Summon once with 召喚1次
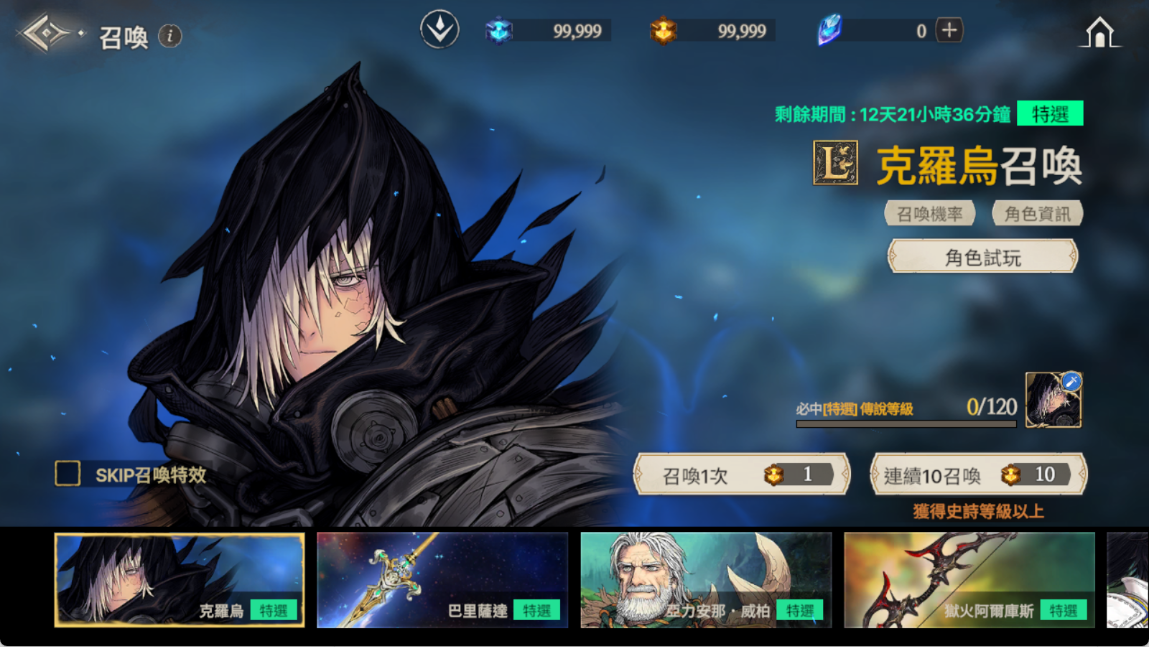This screenshot has width=1149, height=647. pos(741,475)
